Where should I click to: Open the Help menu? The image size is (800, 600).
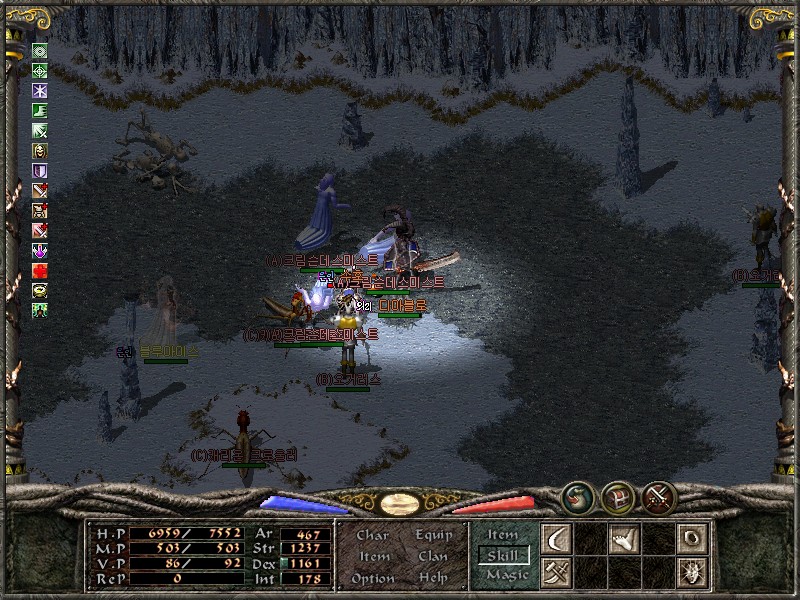[433, 578]
